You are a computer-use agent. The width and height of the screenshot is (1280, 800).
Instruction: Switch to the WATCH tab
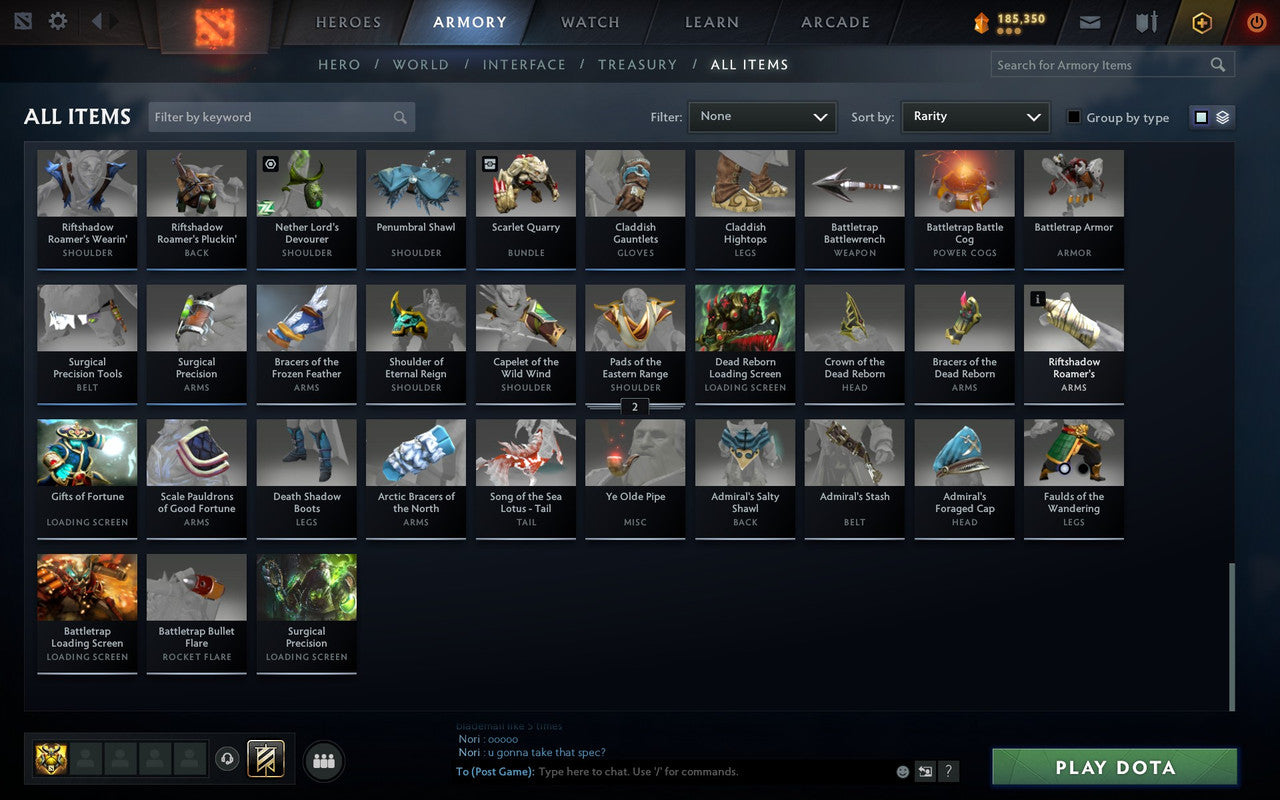[589, 22]
